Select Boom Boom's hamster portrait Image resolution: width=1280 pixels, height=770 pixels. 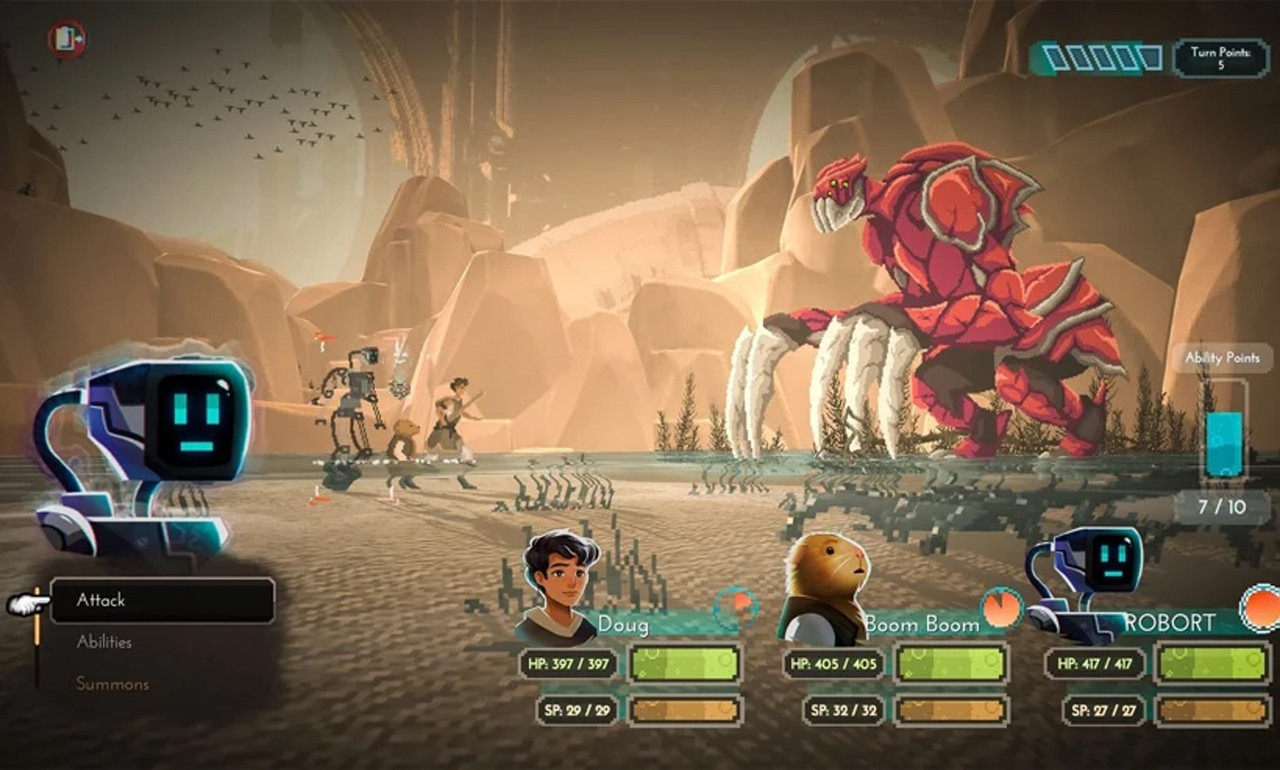823,588
